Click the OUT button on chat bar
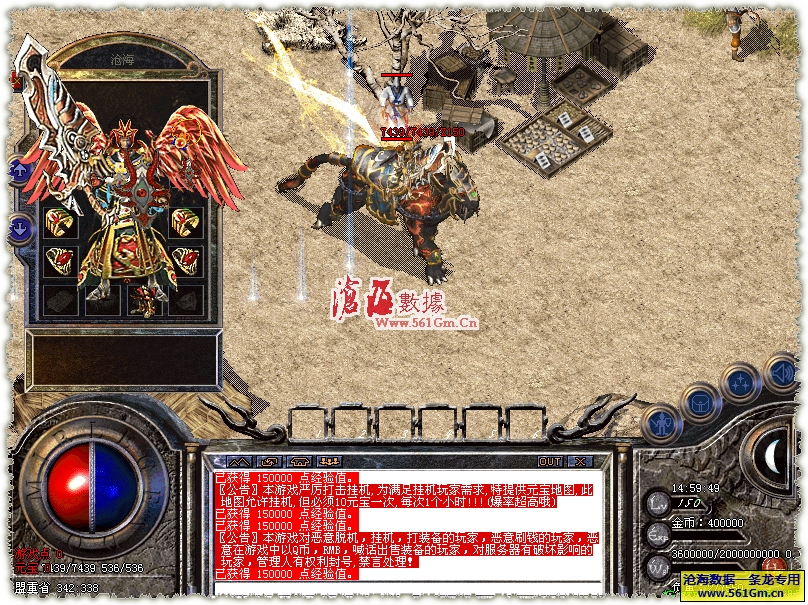Image resolution: width=808 pixels, height=605 pixels. 550,462
